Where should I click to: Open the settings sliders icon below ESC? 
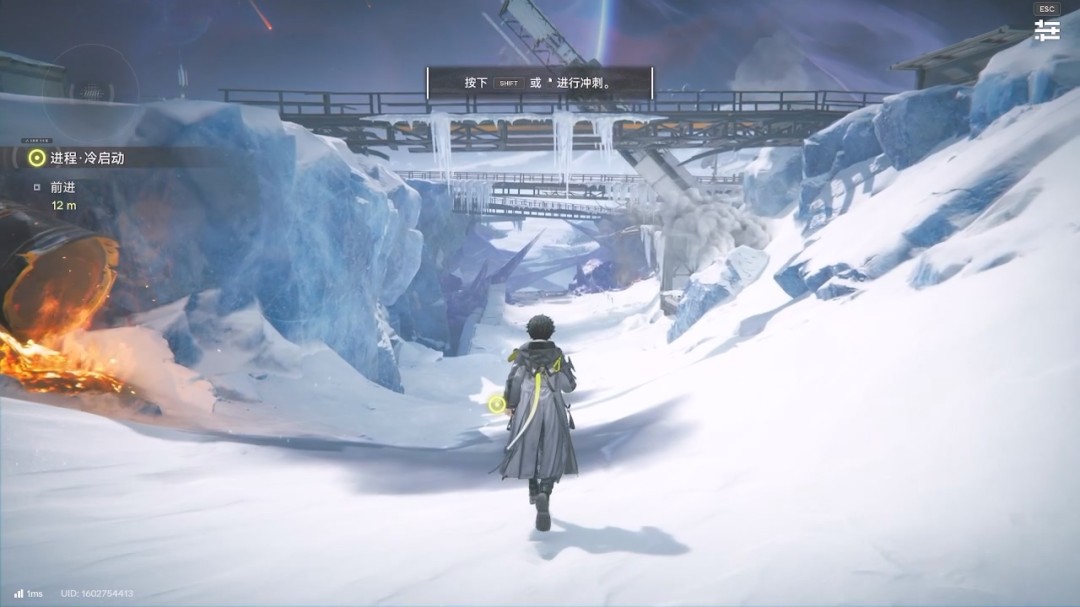pyautogui.click(x=1047, y=30)
